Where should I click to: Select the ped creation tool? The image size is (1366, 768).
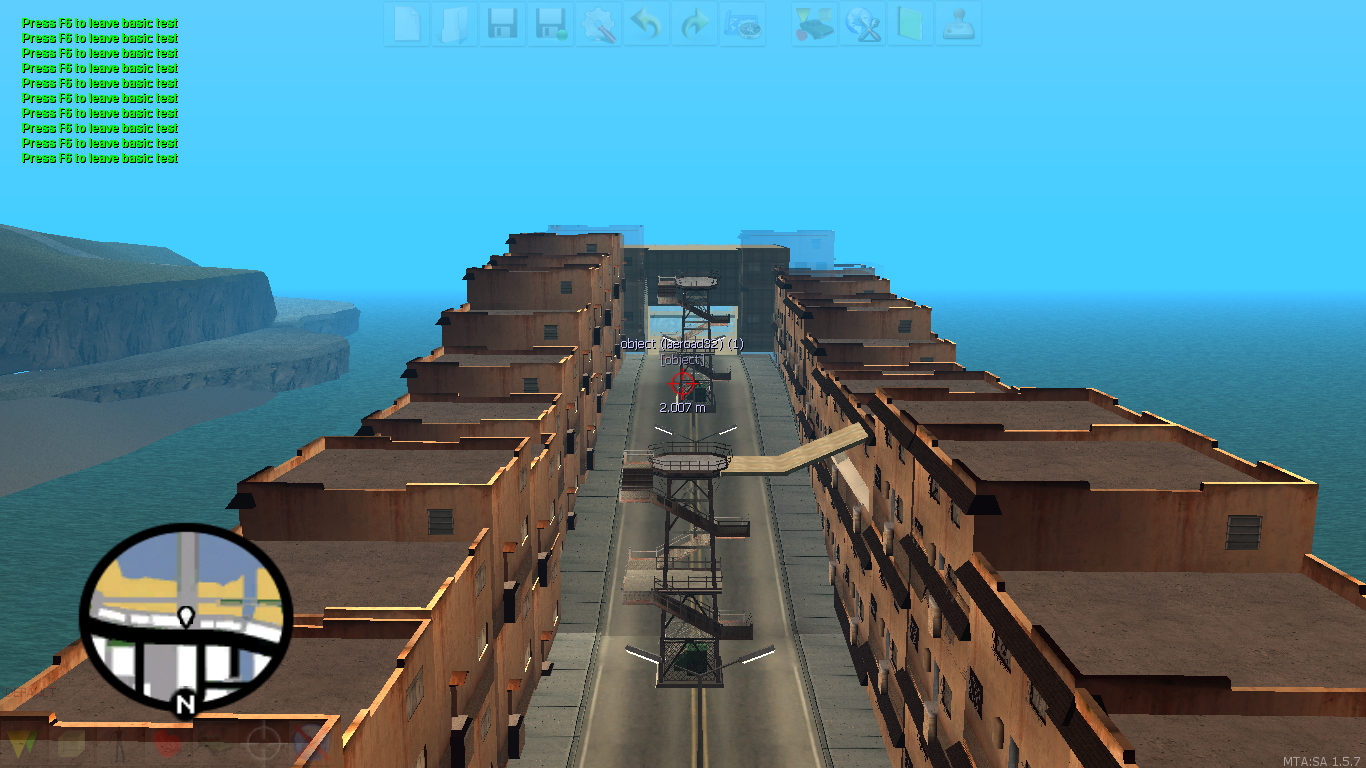tap(119, 745)
